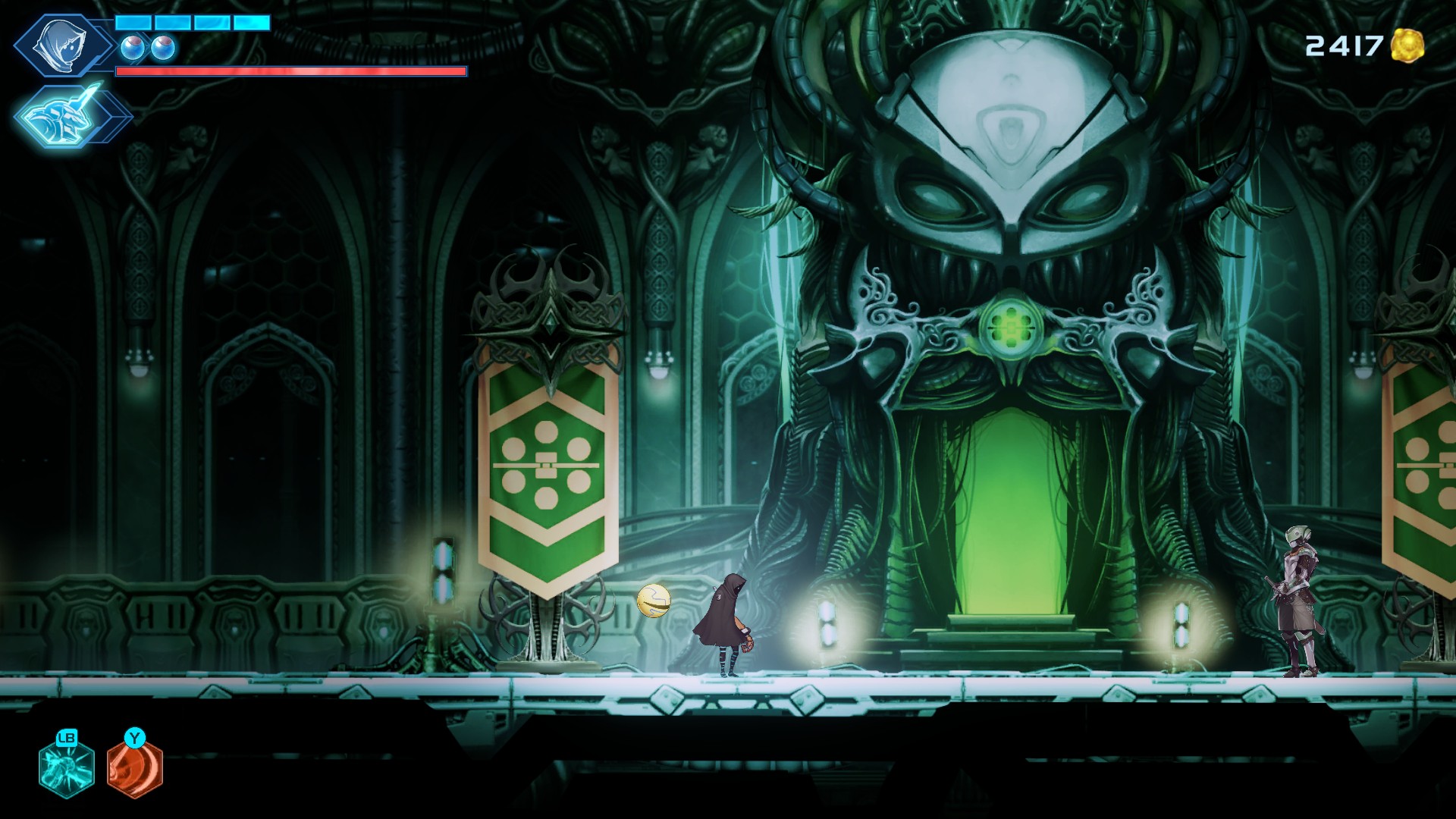Activate the teal hexagon ability
1456x819 pixels.
(x=67, y=767)
